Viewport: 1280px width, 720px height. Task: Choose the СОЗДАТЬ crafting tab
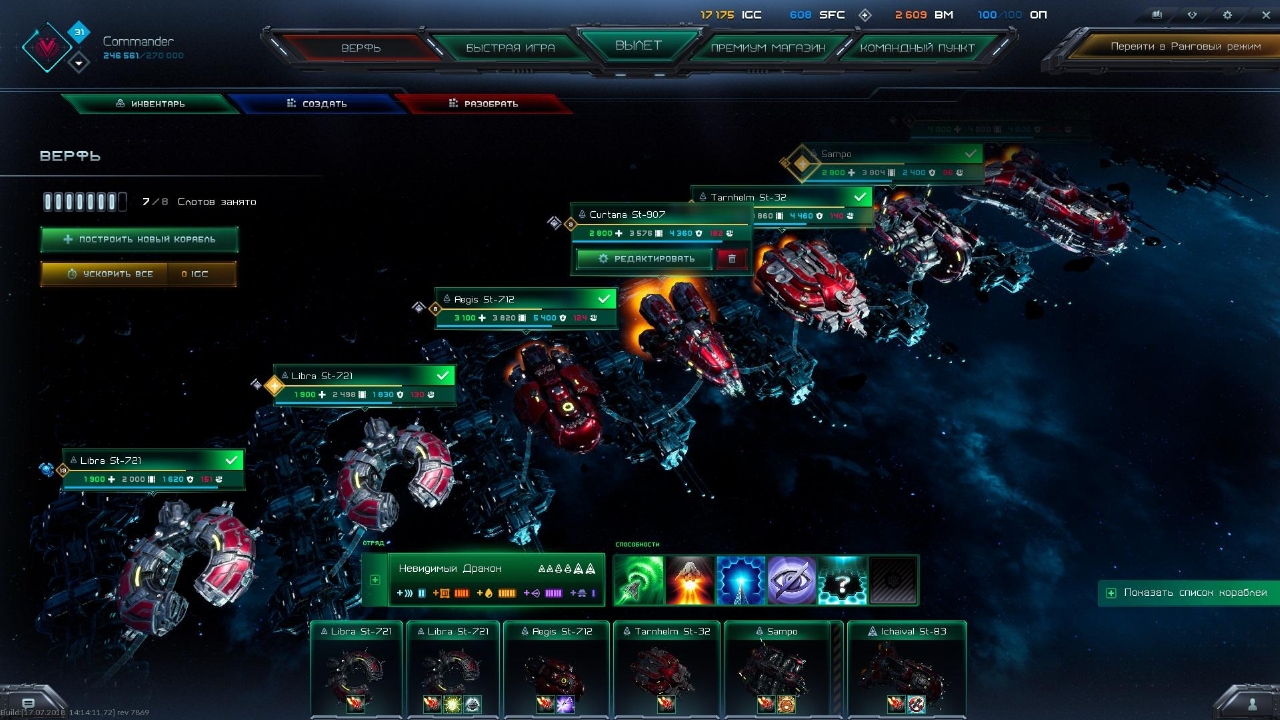pyautogui.click(x=316, y=104)
